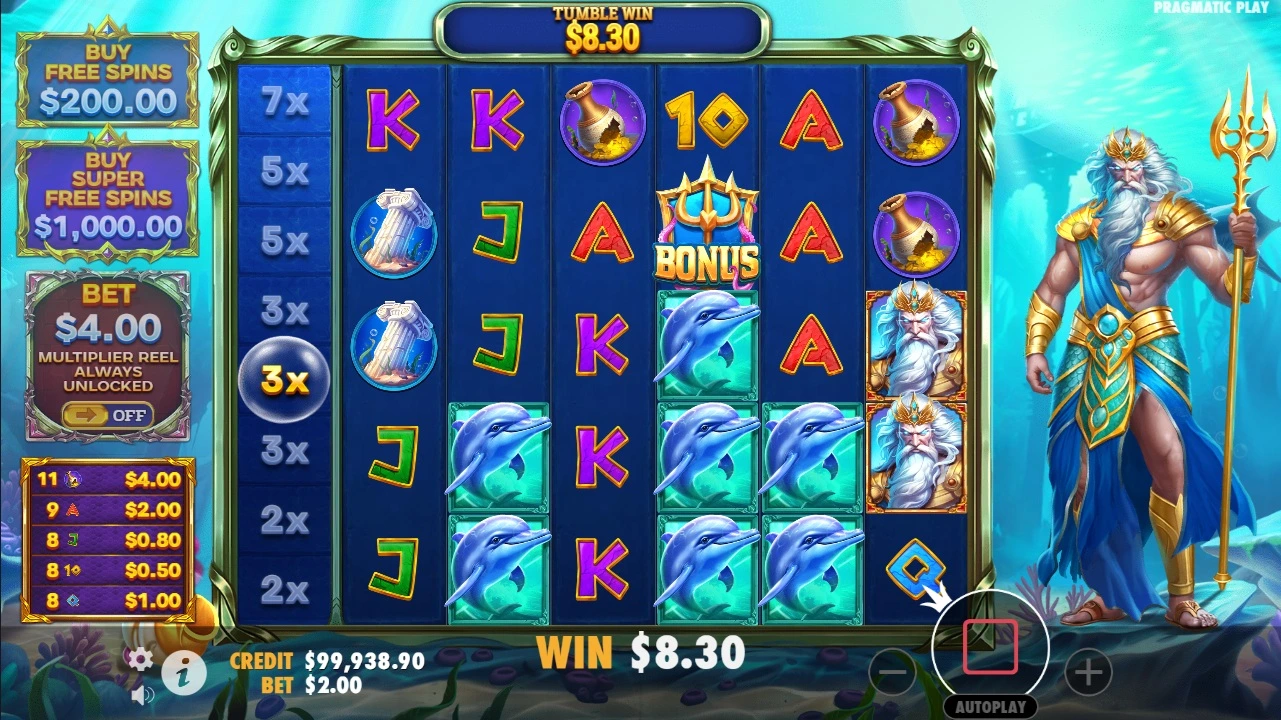Open the Autoplay options
Image resolution: width=1281 pixels, height=720 pixels.
[990, 706]
